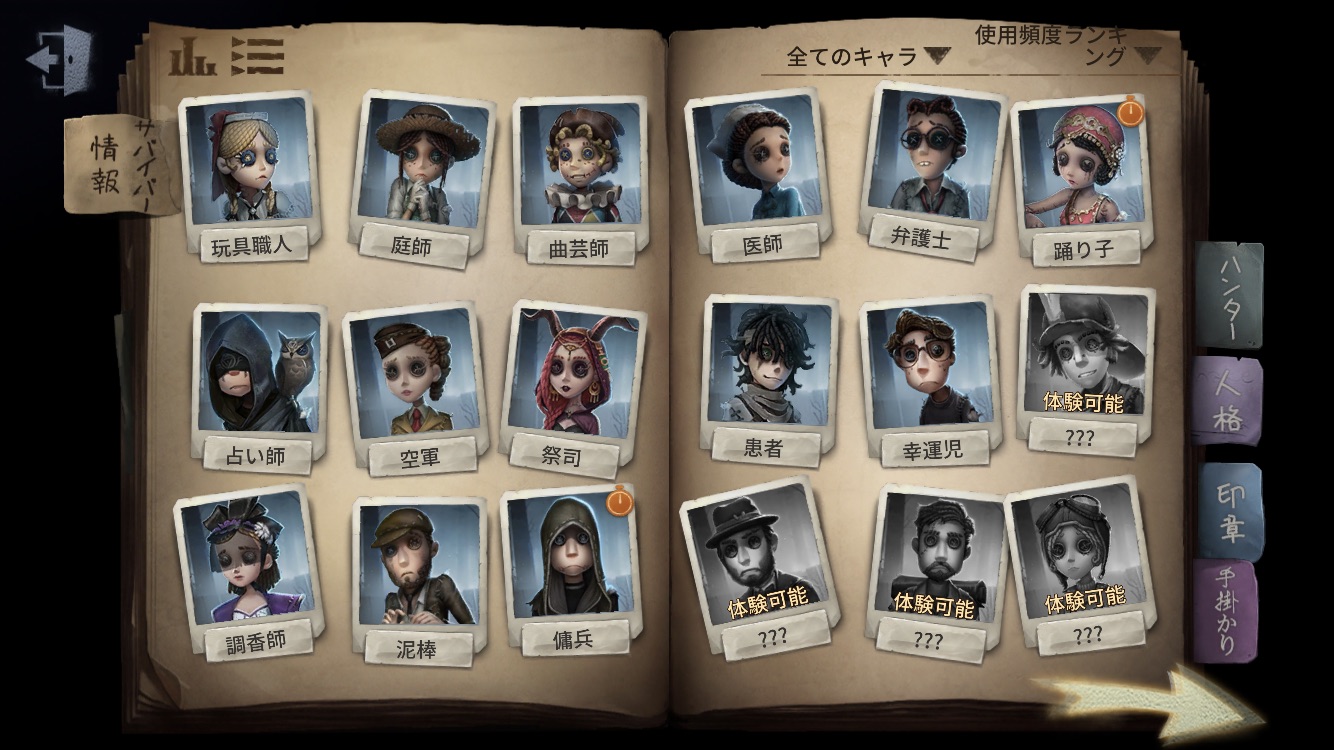This screenshot has width=1334, height=750.
Task: Open the 印章 tab
Action: 1230,511
